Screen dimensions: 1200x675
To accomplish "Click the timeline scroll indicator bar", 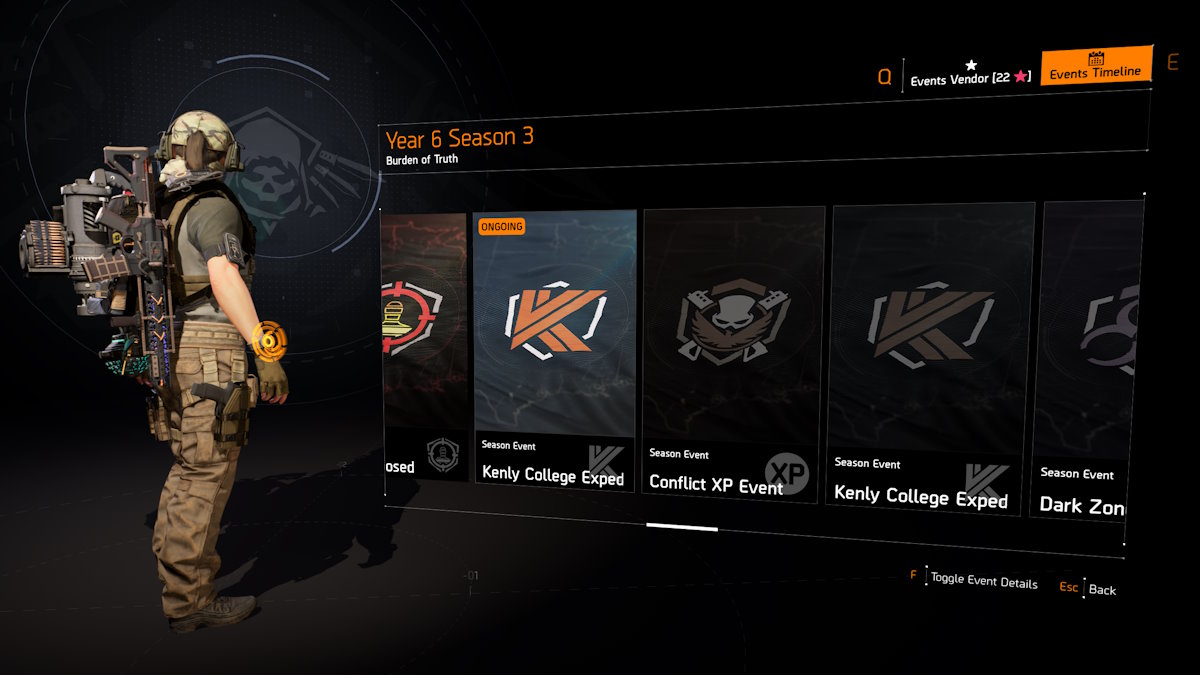I will point(681,526).
